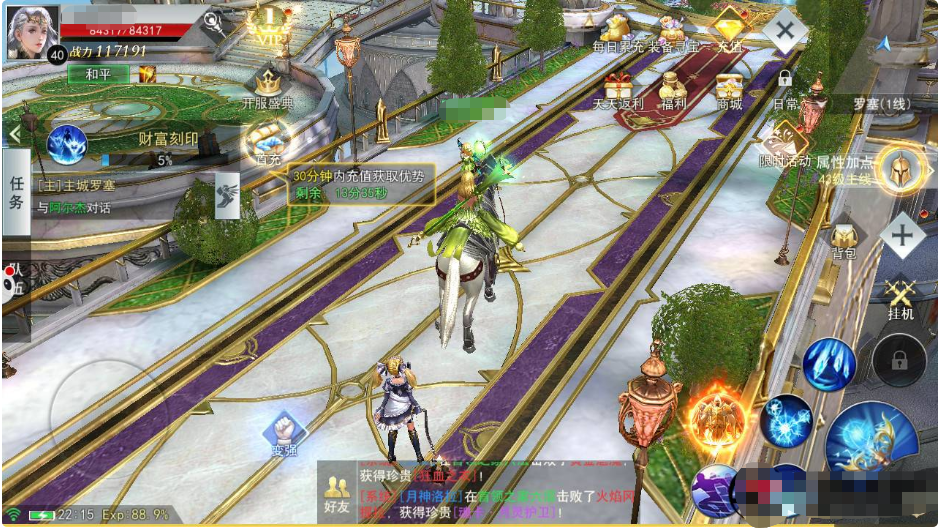
Task: Open the 变强 get-stronger fist icon
Action: [x=283, y=433]
